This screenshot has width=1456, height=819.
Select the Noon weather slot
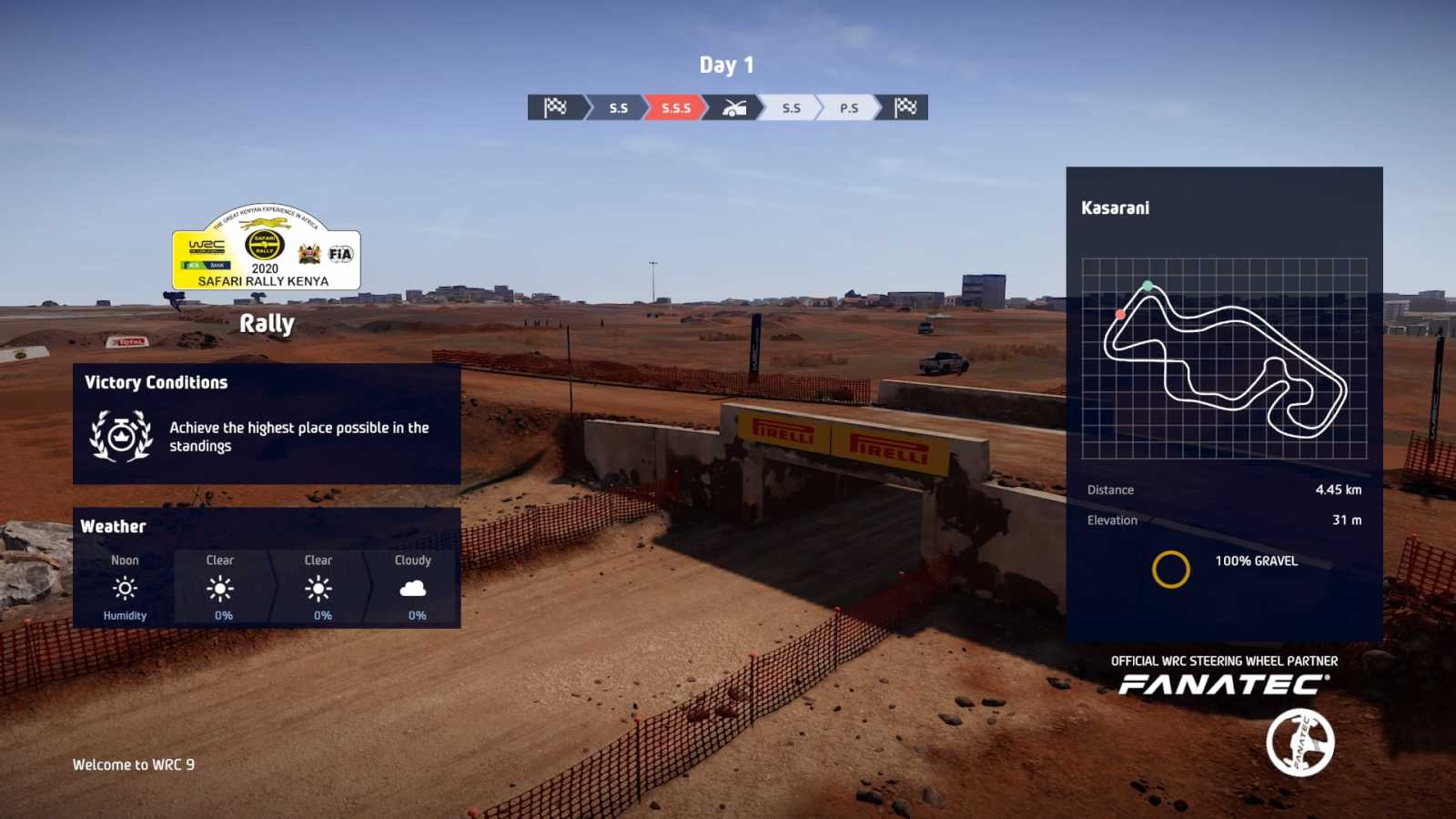125,587
